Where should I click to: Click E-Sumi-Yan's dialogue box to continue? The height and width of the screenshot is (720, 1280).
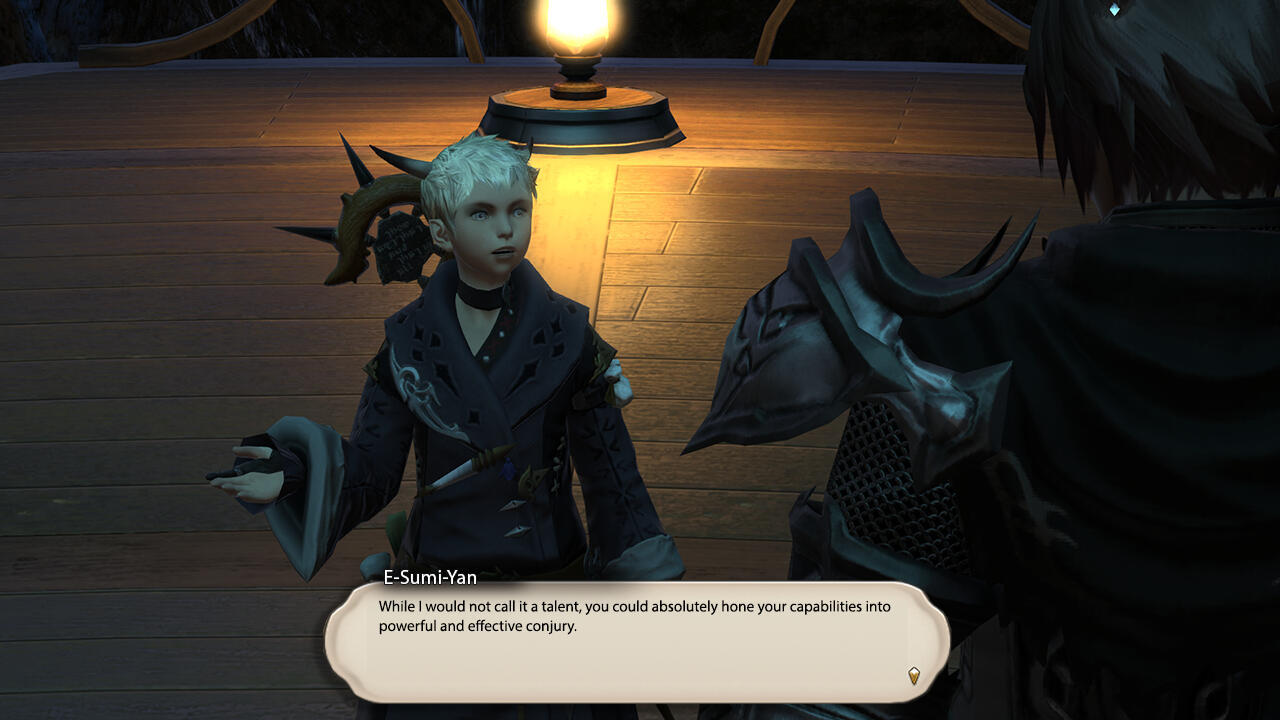(636, 642)
